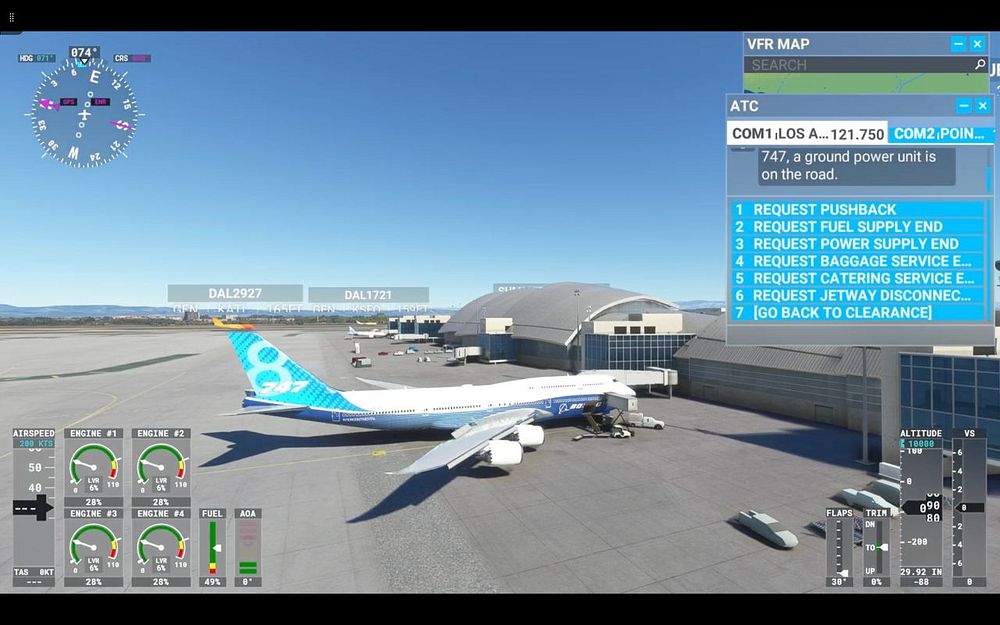This screenshot has height=625, width=1000.
Task: Select Request Power Supply End option
Action: pyautogui.click(x=855, y=244)
